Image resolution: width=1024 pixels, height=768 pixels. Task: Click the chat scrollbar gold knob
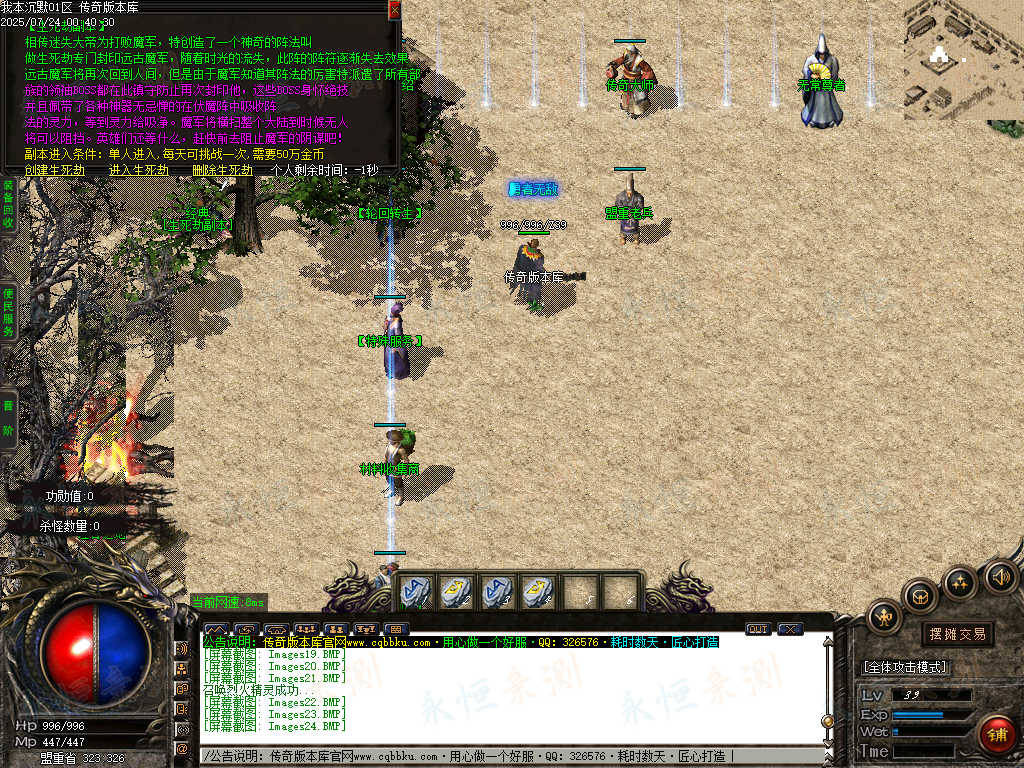click(827, 721)
